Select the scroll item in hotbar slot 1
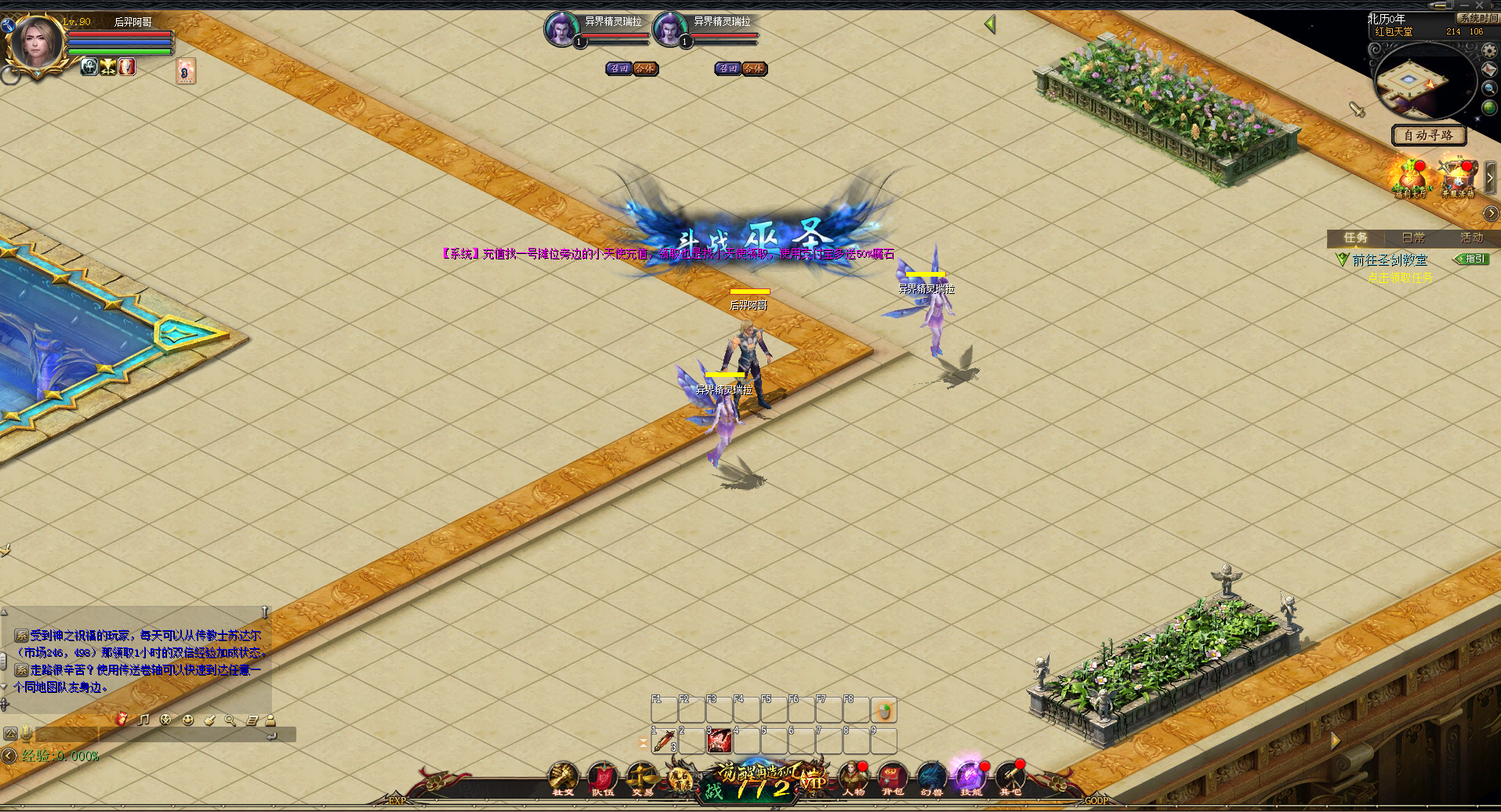 [664, 741]
